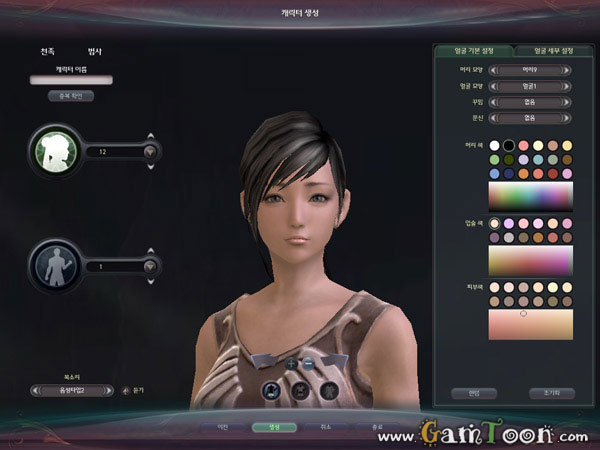Pick a skin tone from the gradient
This screenshot has height=450, width=600.
pyautogui.click(x=530, y=324)
